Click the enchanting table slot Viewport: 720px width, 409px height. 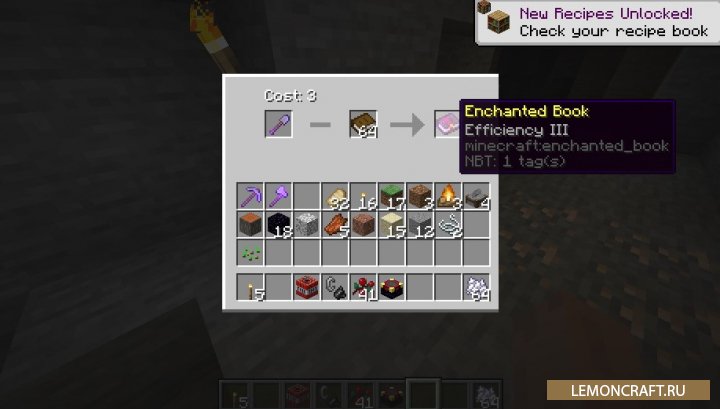391,287
